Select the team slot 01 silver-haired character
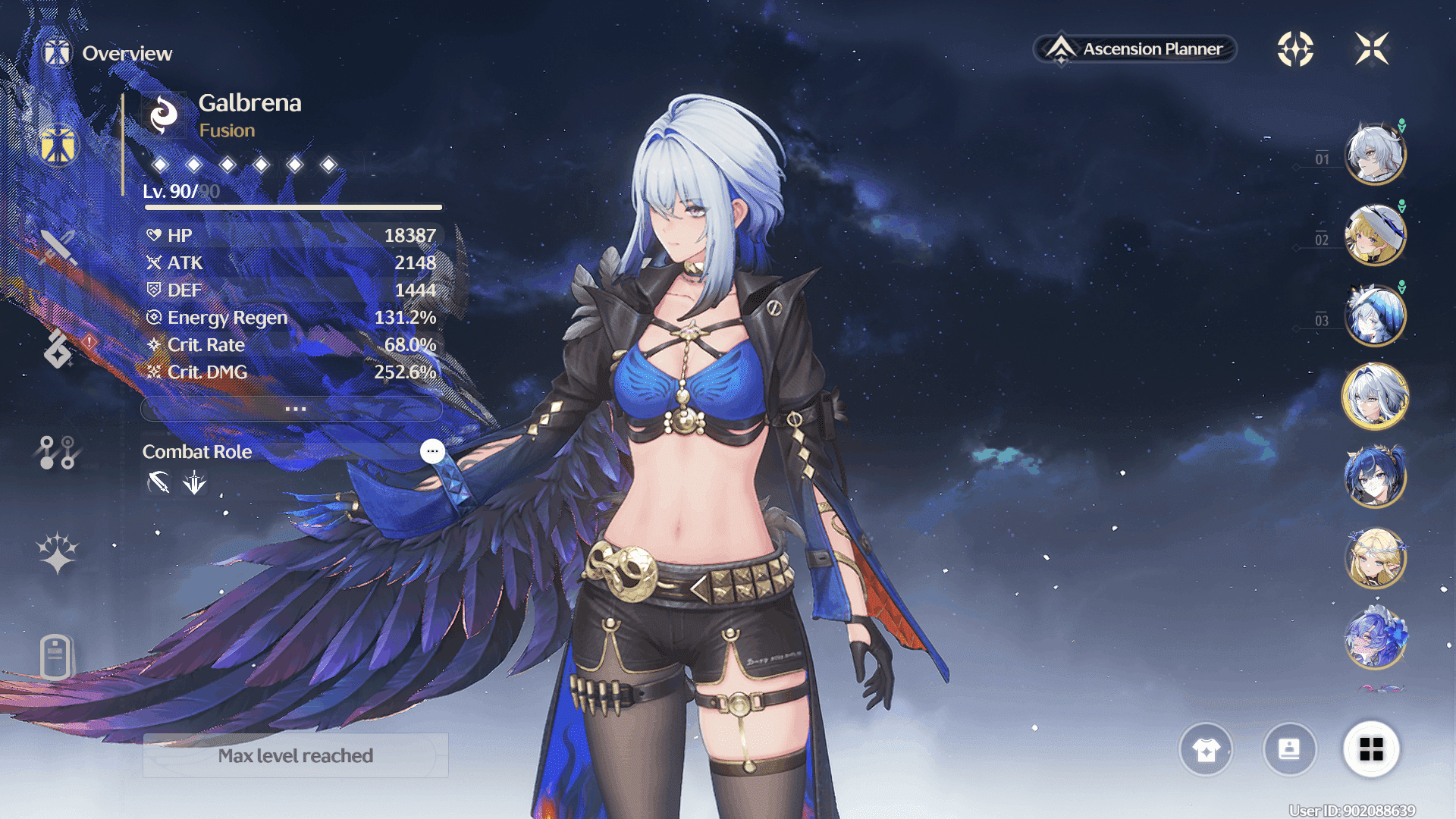1456x819 pixels. [x=1375, y=154]
